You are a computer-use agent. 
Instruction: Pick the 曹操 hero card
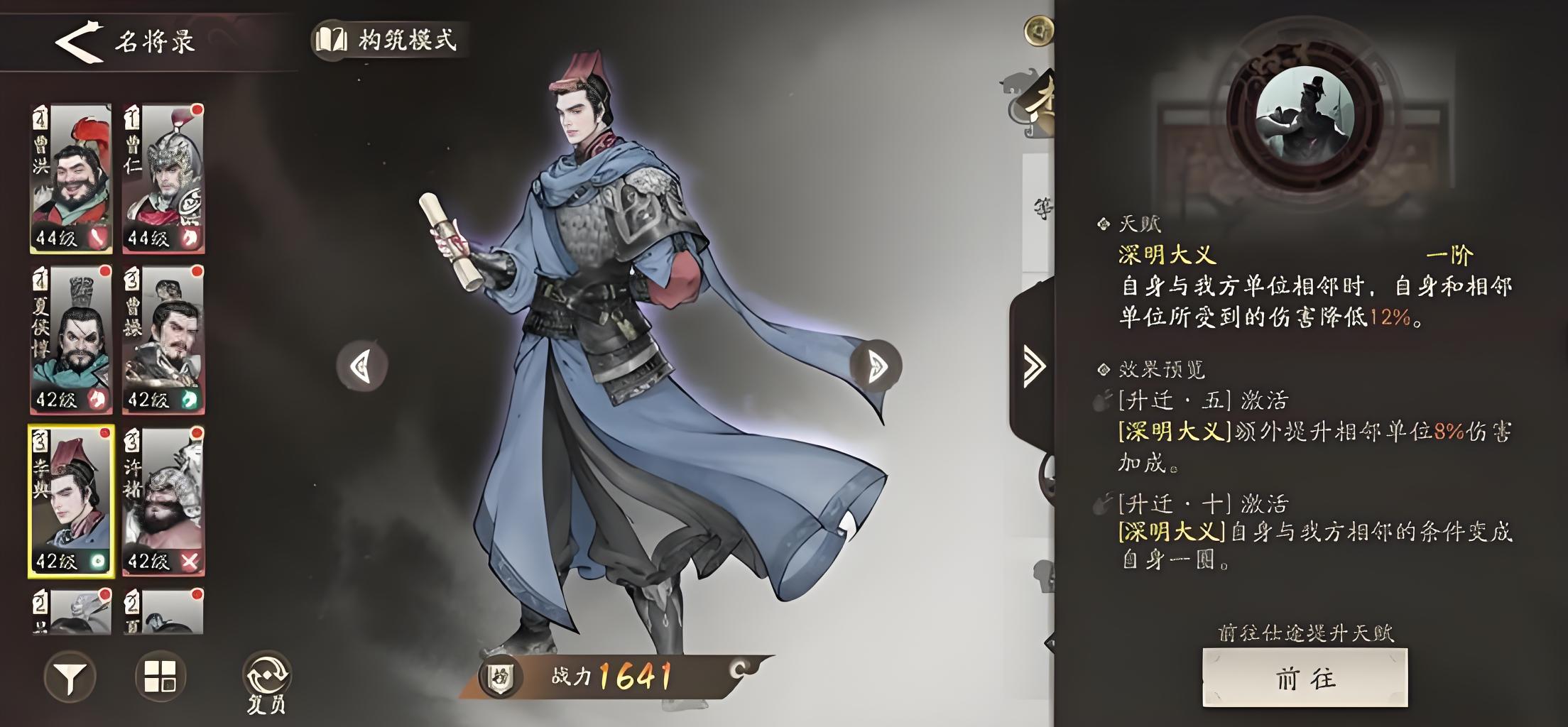coord(163,339)
